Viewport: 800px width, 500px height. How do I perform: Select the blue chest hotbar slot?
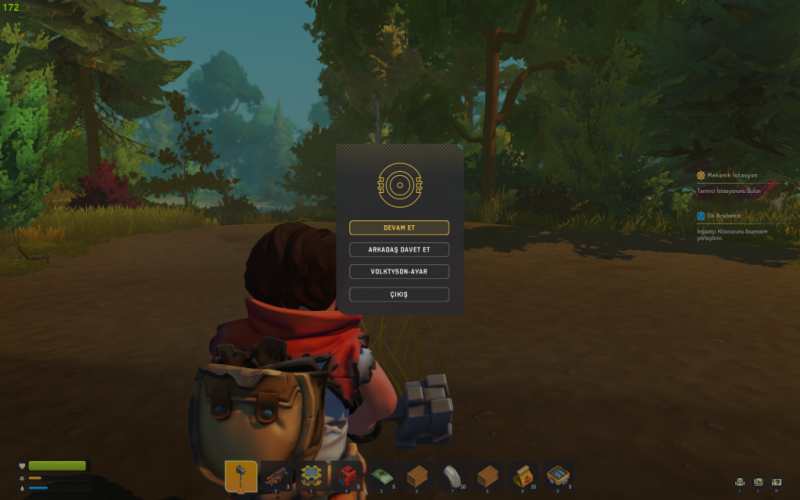[557, 476]
